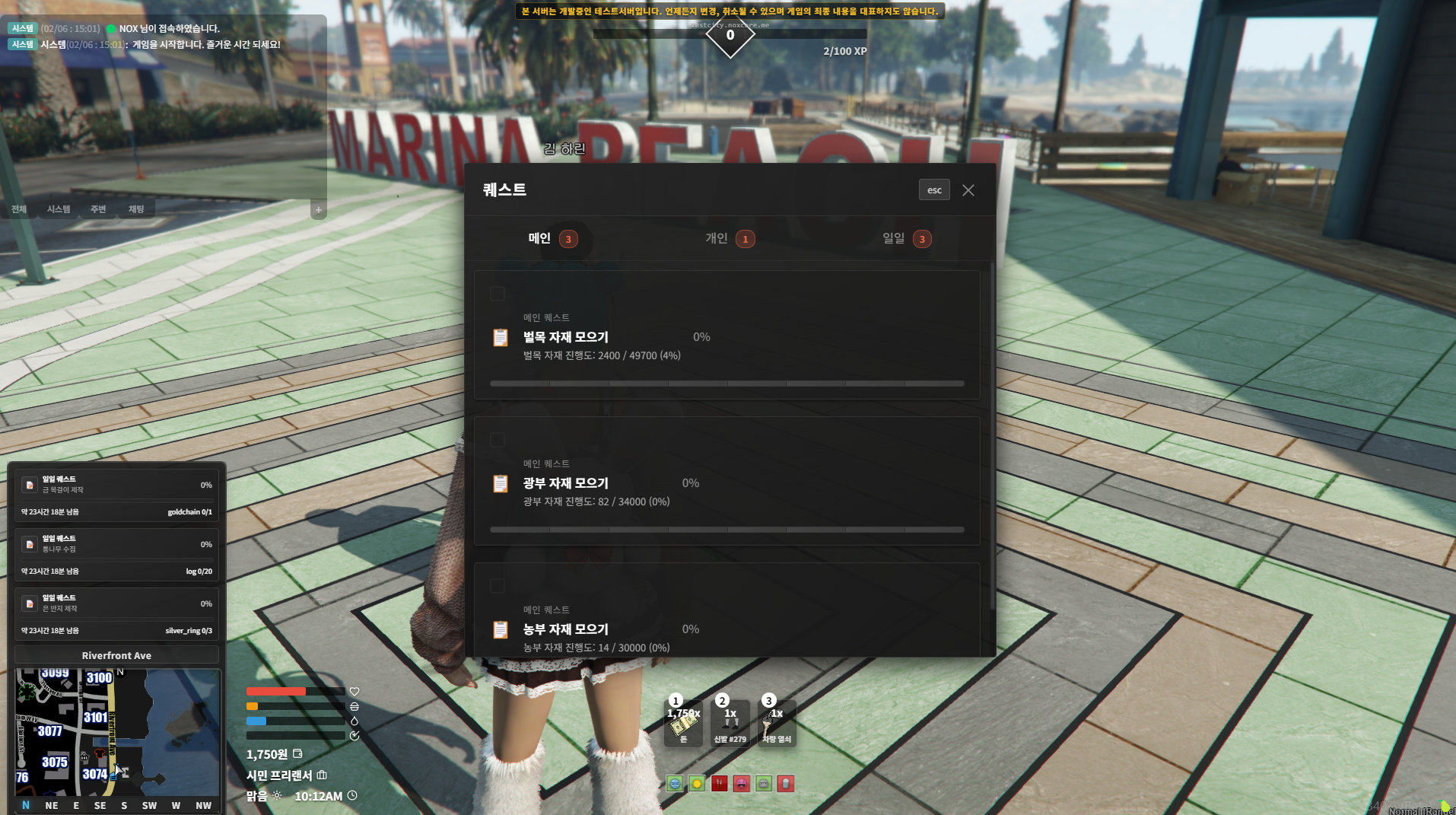Use the 차량 열쇠 car key slot
Viewport: 1456px width, 815px height.
pyautogui.click(x=777, y=724)
